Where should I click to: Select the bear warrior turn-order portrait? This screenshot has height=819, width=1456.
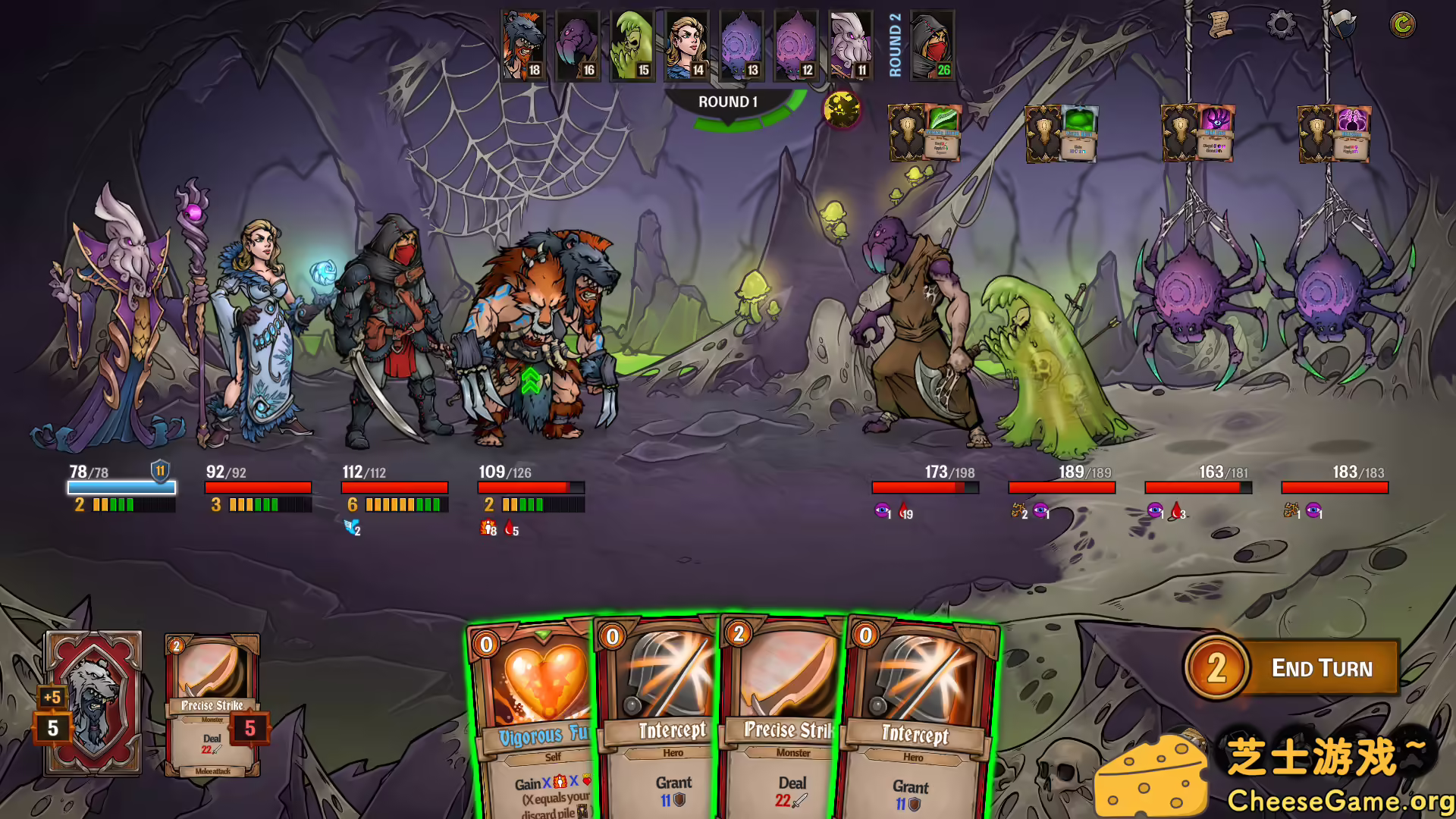click(x=523, y=45)
